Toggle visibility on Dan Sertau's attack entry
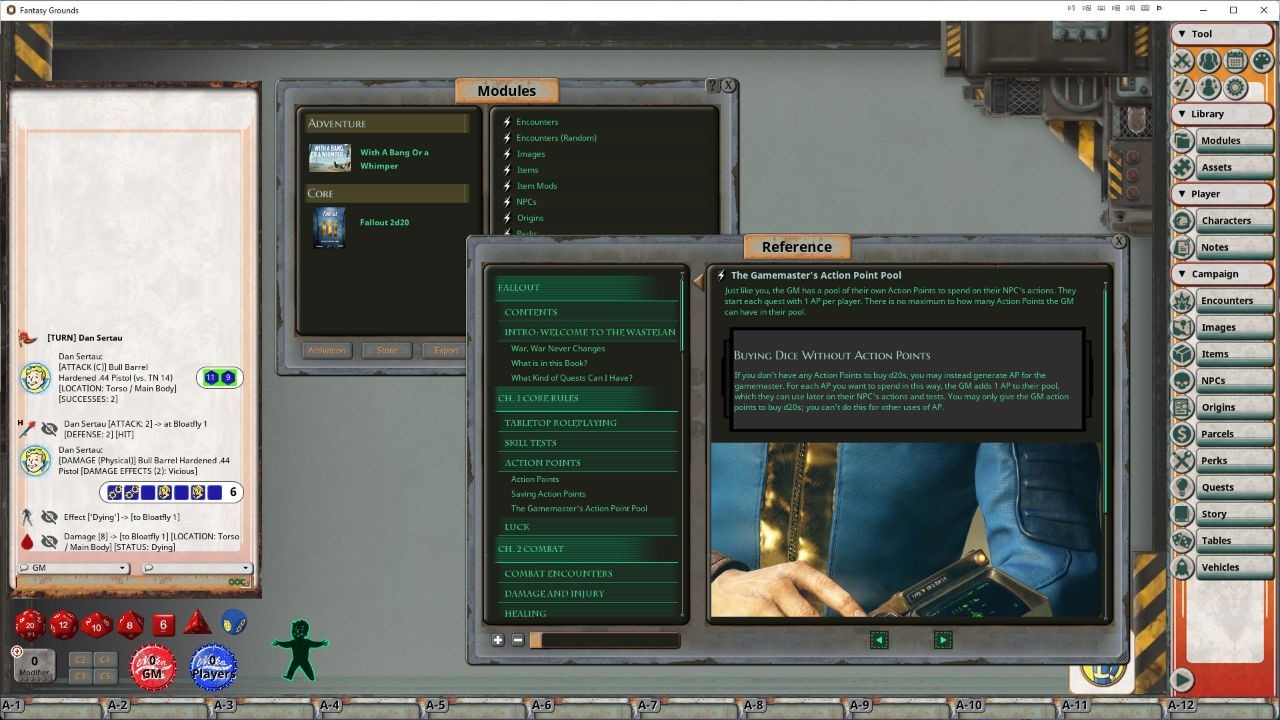 coord(49,427)
